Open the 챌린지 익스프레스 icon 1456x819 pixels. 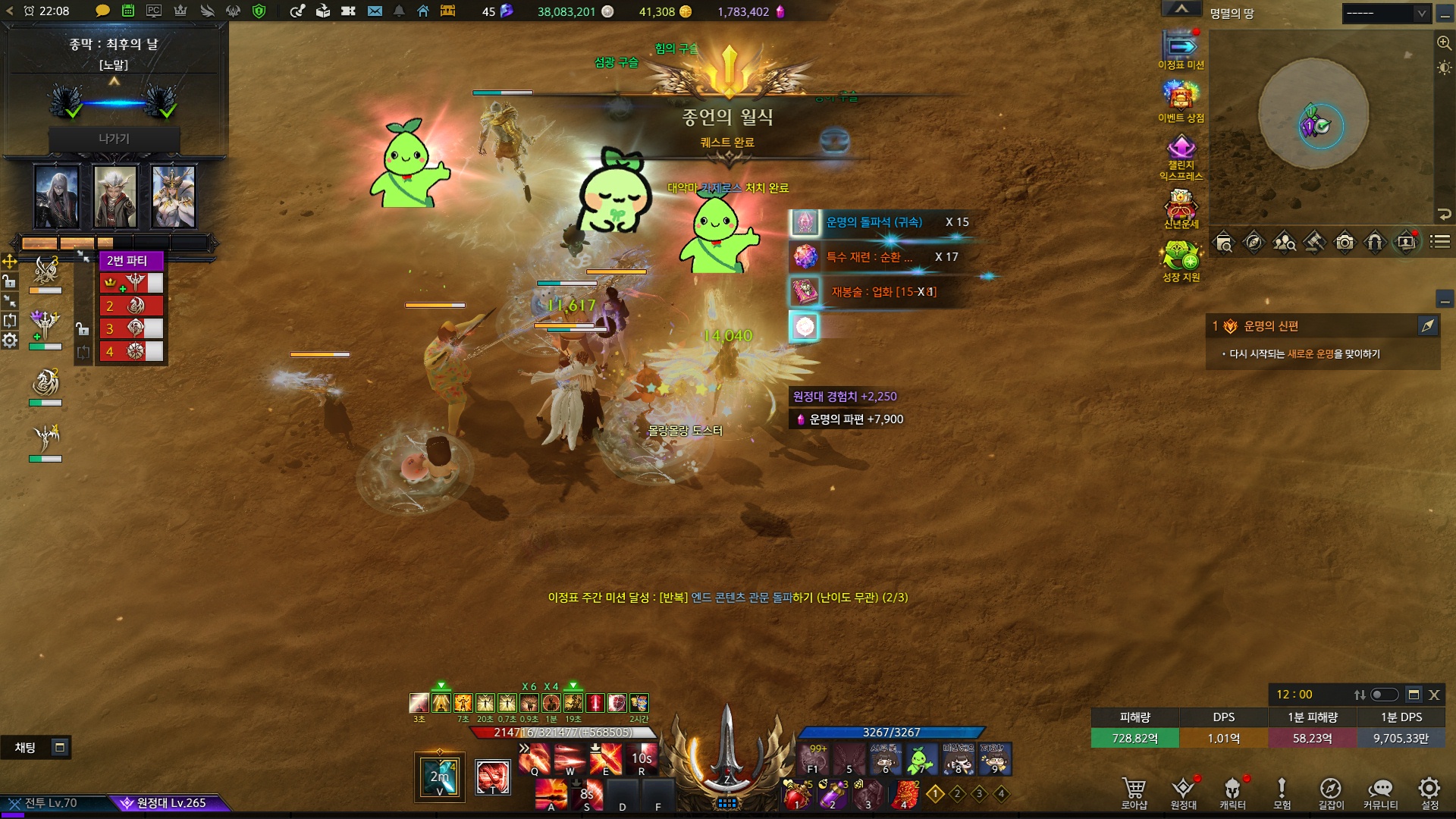pyautogui.click(x=1181, y=155)
